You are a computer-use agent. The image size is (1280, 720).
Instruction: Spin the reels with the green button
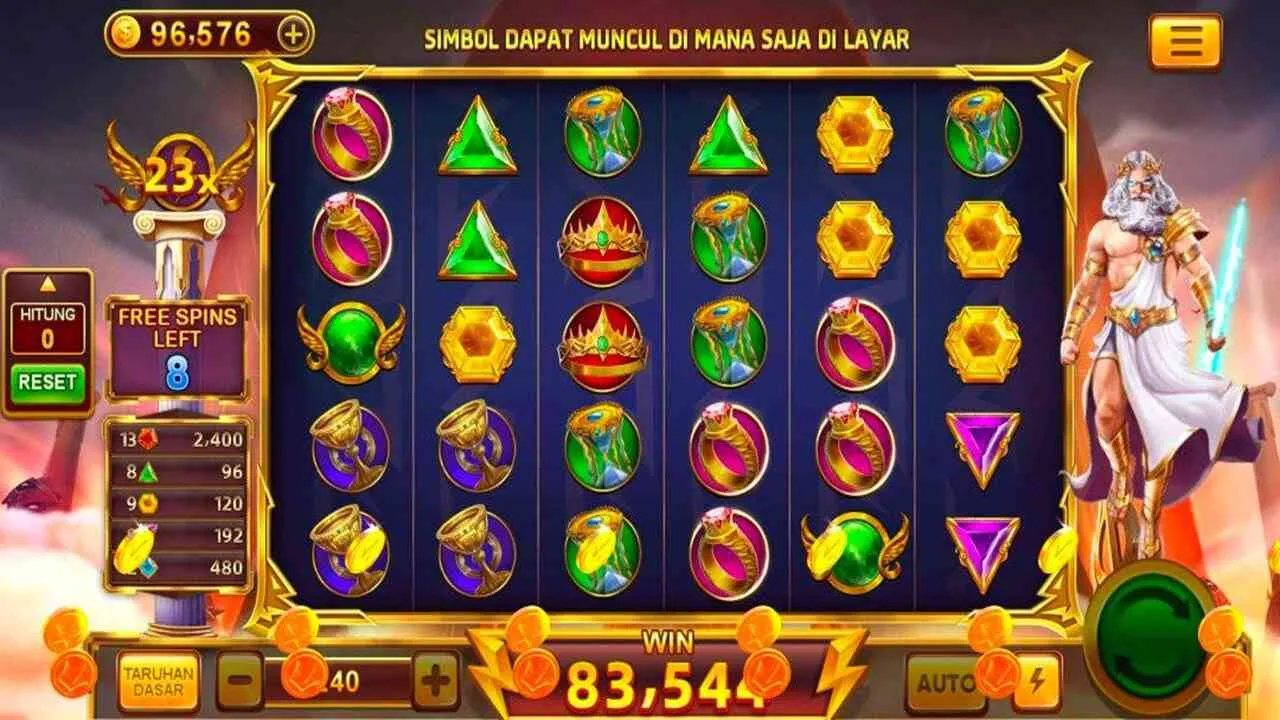click(1150, 636)
